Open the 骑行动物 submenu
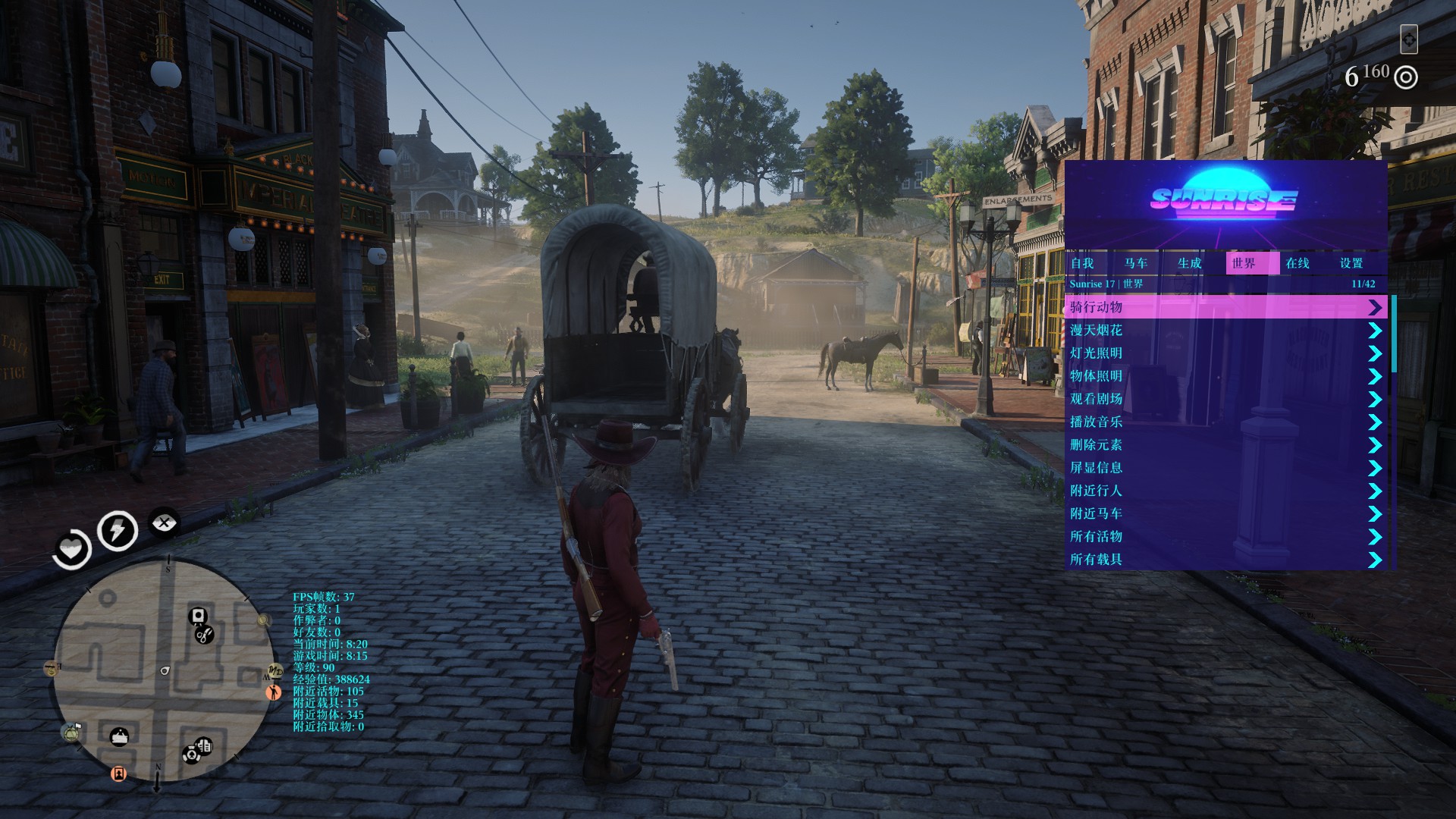Viewport: 1456px width, 819px height. pos(1225,307)
